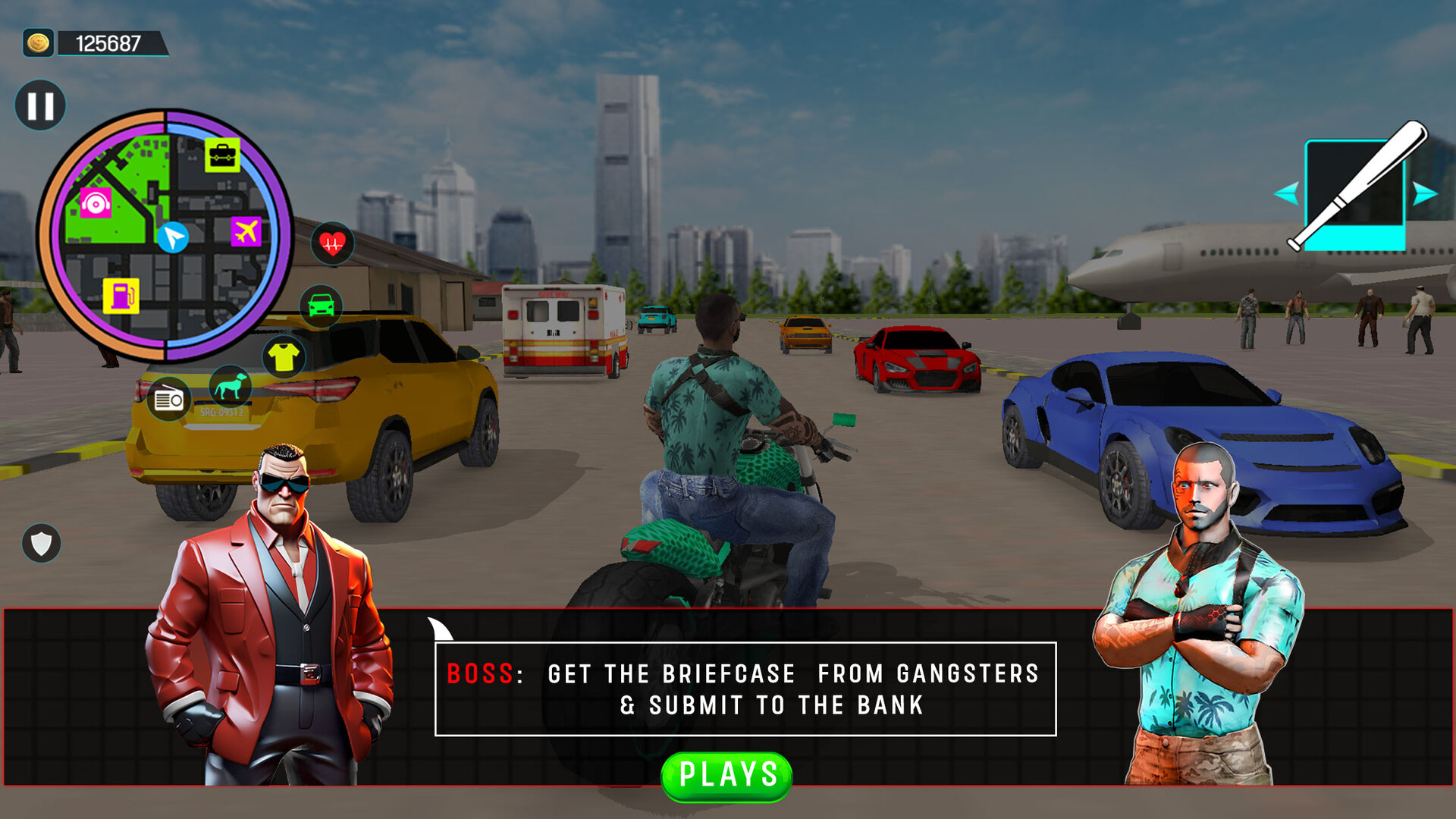Image resolution: width=1456 pixels, height=819 pixels.
Task: Tap the heart health icon
Action: click(x=331, y=242)
